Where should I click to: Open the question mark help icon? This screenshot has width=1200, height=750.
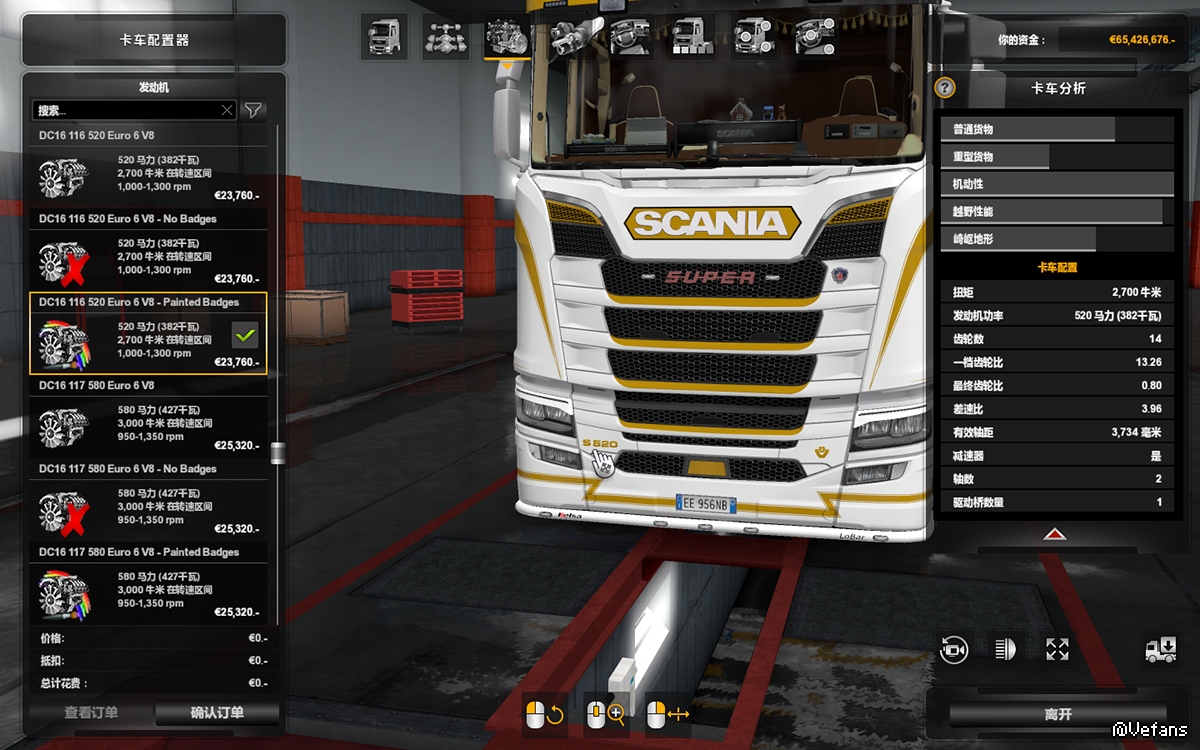pyautogui.click(x=945, y=88)
